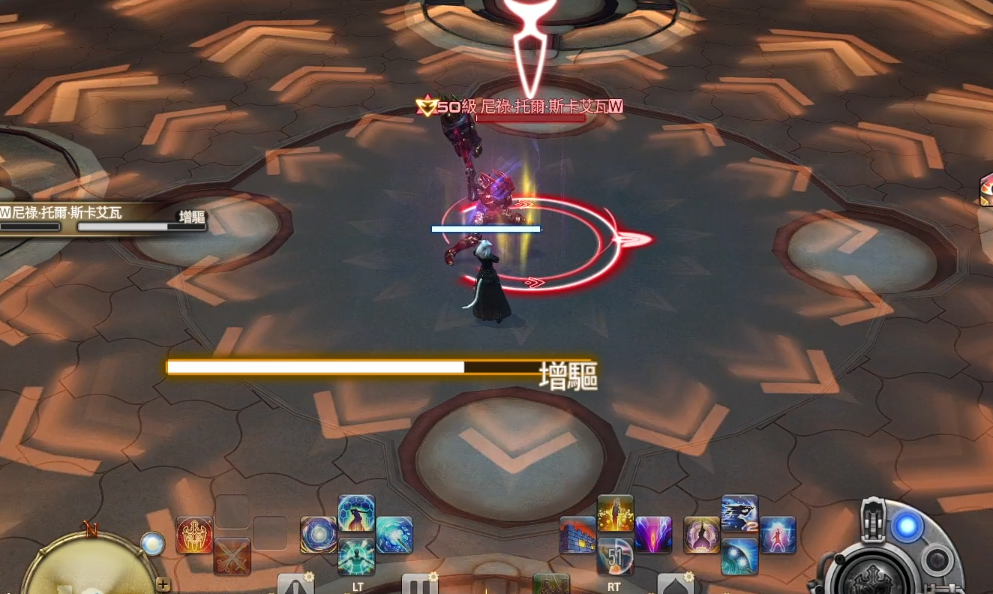Click the ability showing 51 cooldown

[615, 556]
